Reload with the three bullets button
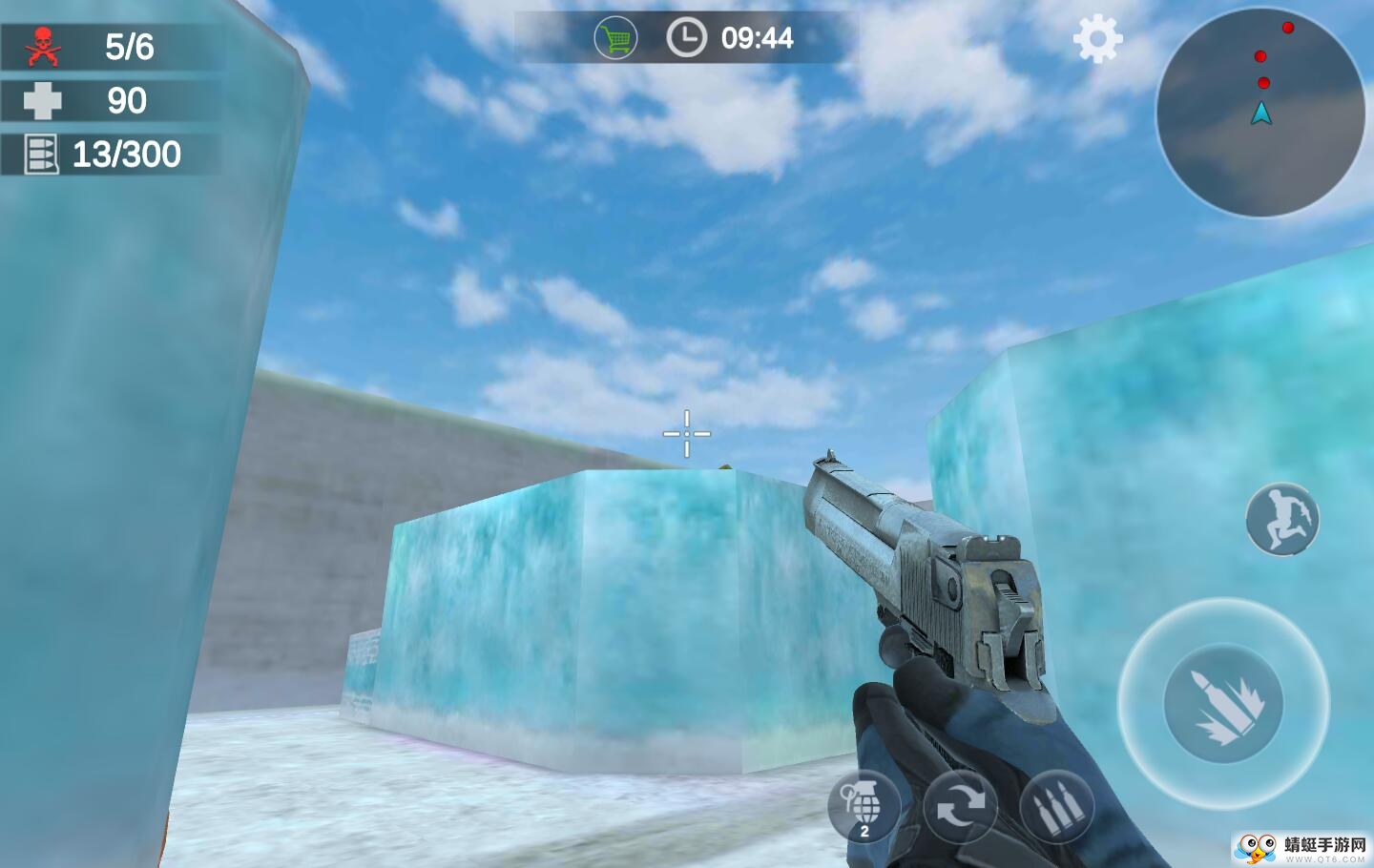Viewport: 1374px width, 868px height. tap(1056, 808)
